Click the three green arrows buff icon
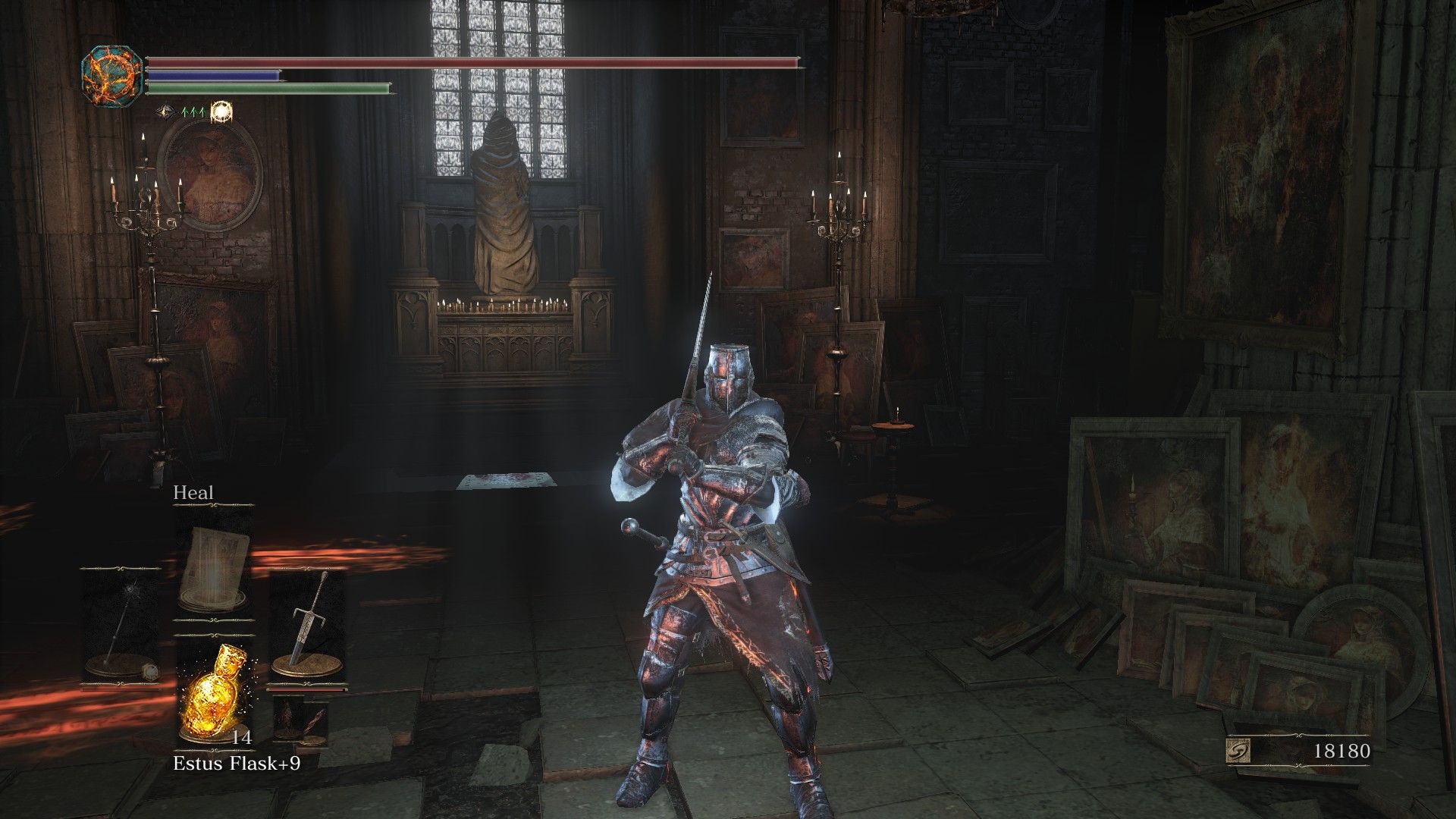Screen dimensions: 1456x819 pyautogui.click(x=193, y=112)
